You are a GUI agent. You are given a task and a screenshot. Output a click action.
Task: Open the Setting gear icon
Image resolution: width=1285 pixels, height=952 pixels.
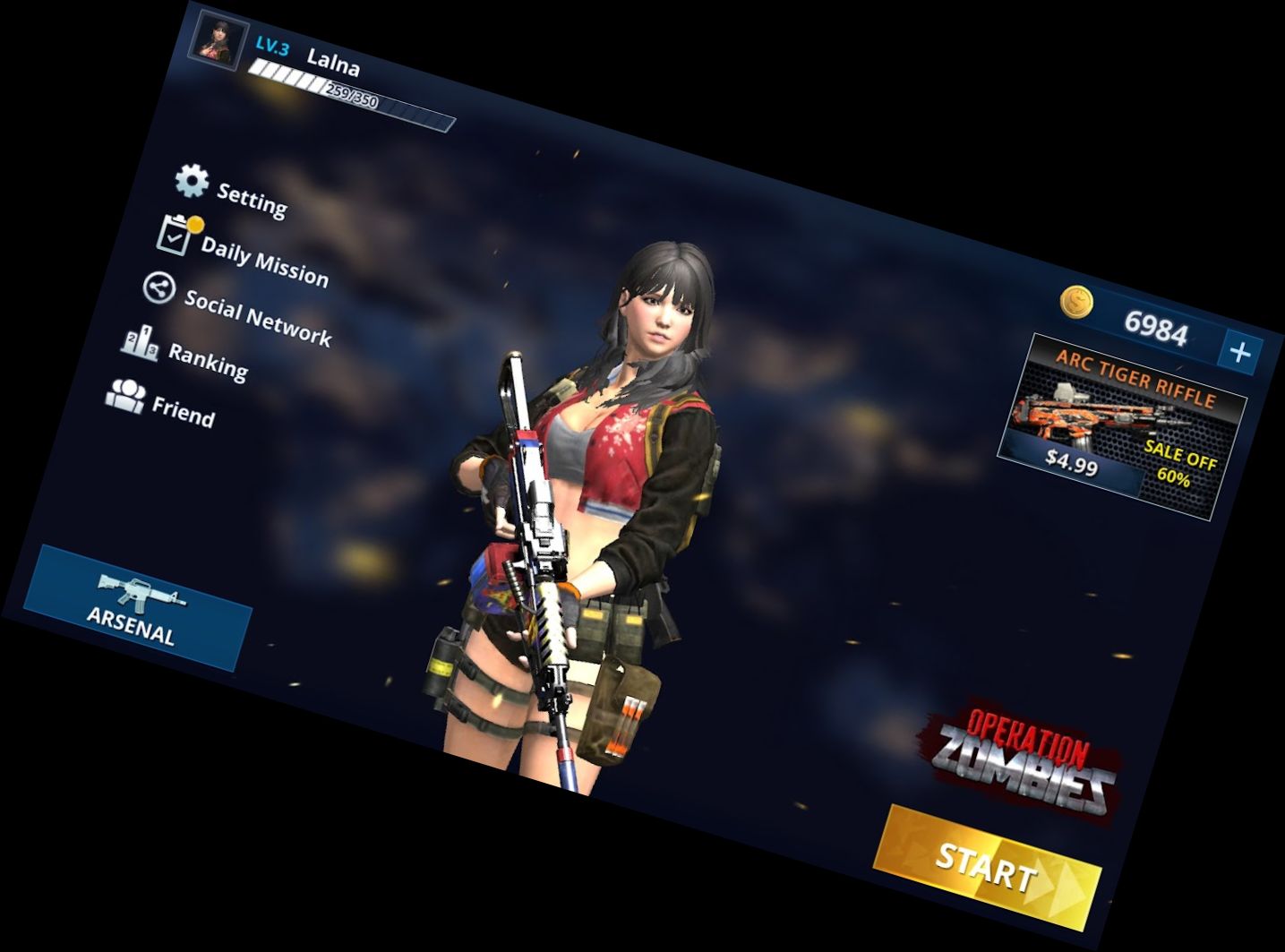[x=190, y=180]
